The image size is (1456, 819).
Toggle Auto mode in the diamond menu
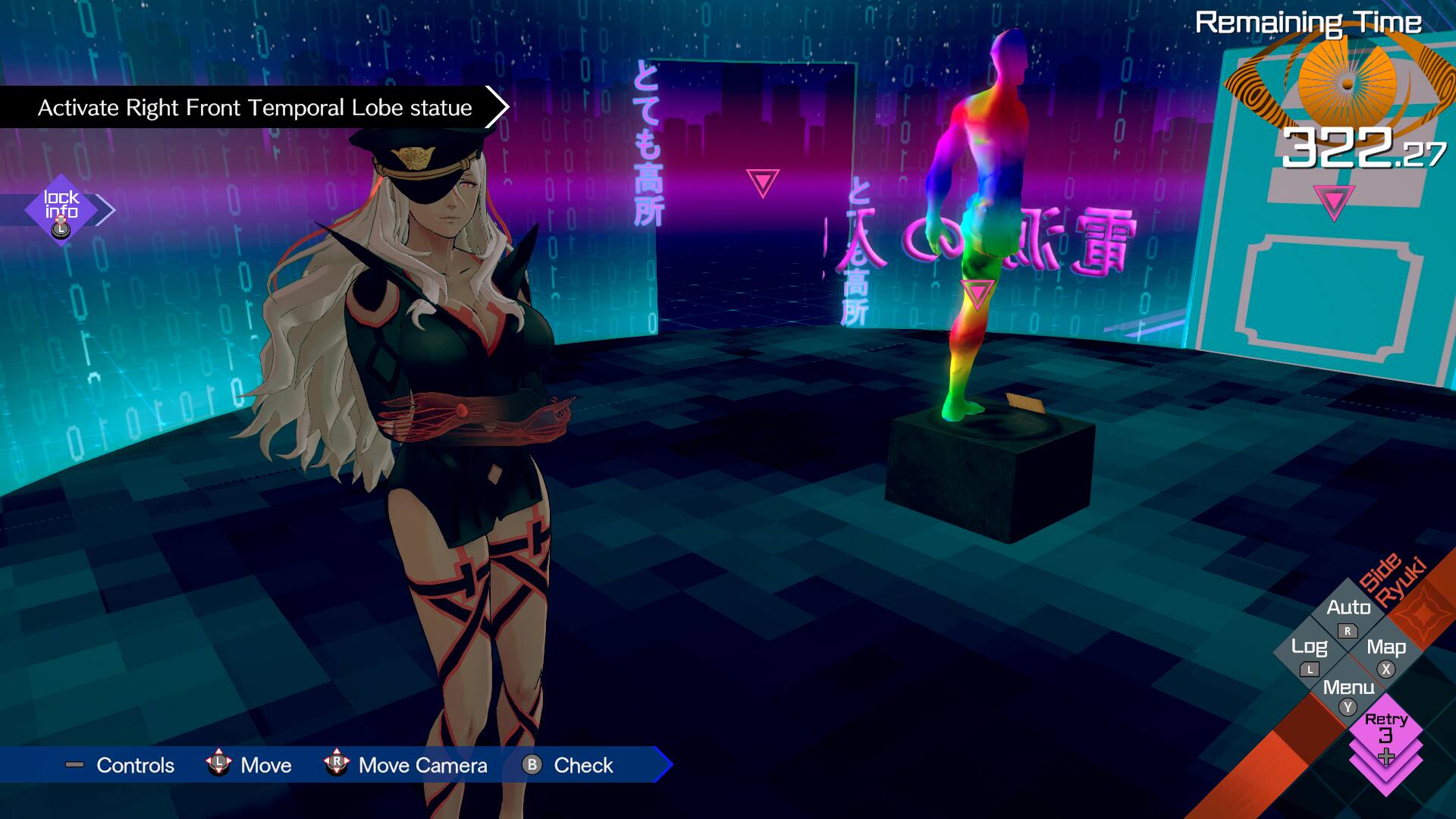(1349, 607)
